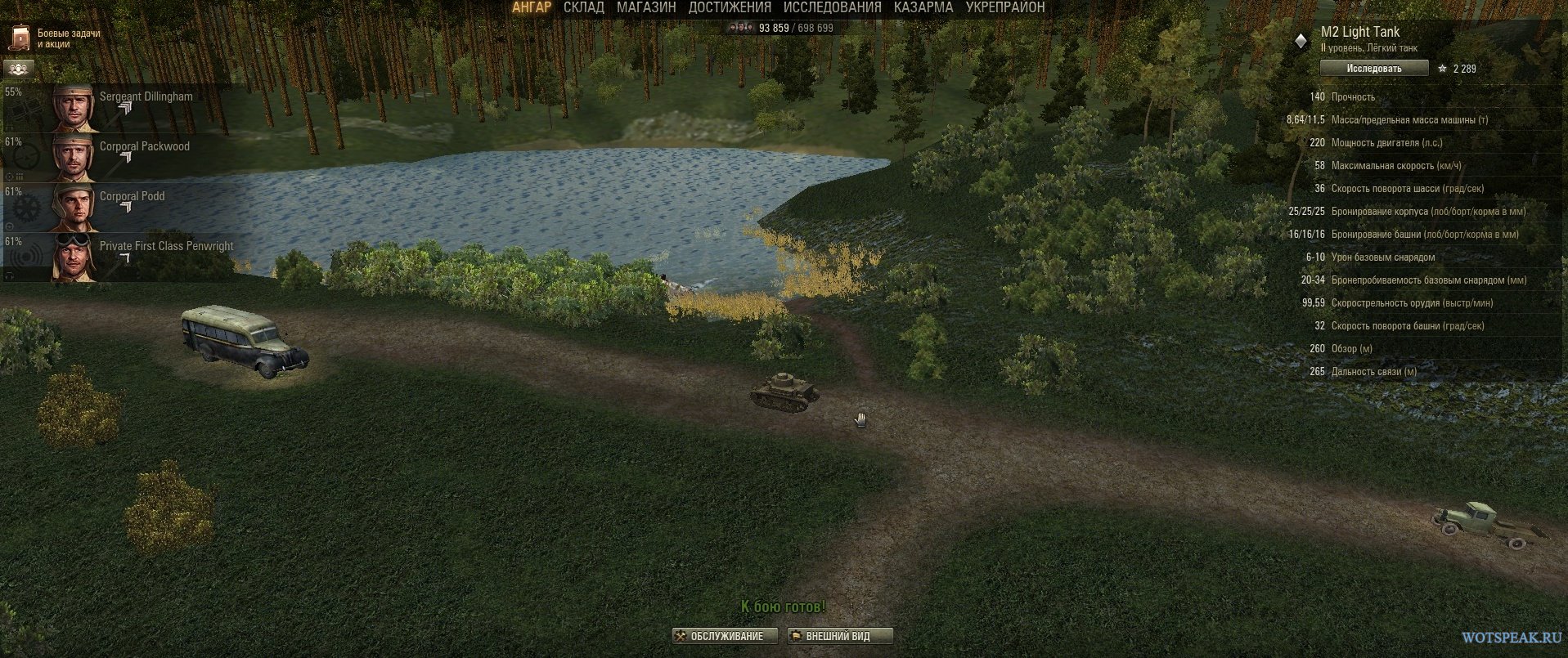1568x658 pixels.
Task: Click the Исследовать research button
Action: (1373, 69)
